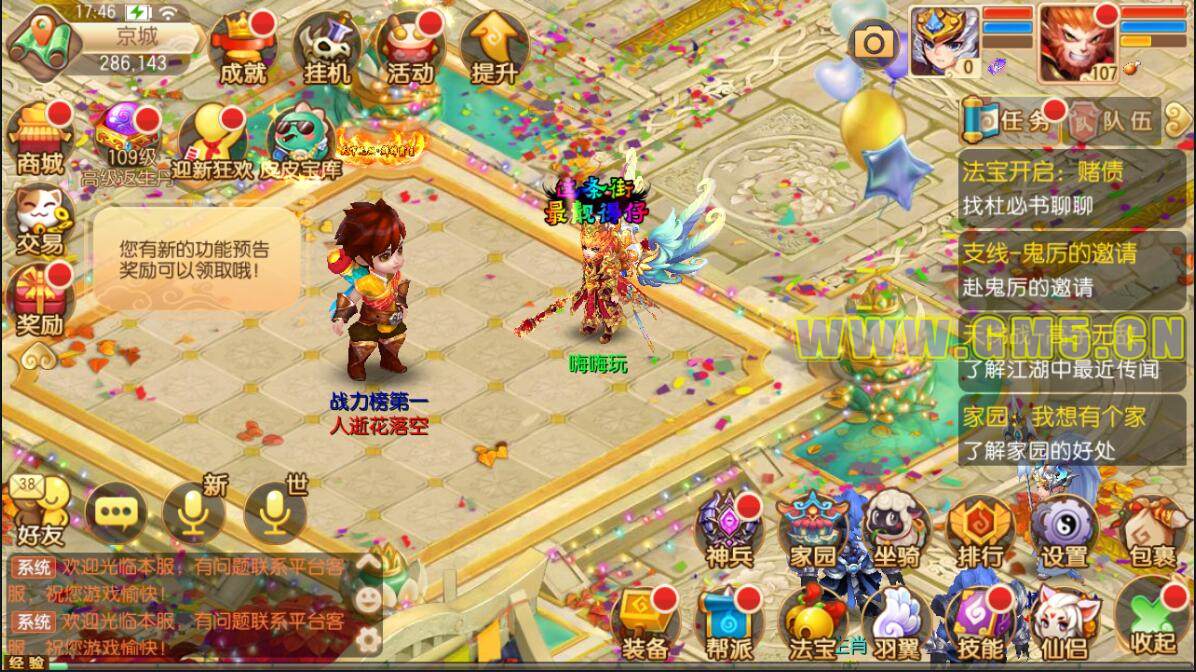Open the 成就 achievements menu
Viewport: 1196px width, 672px height.
tap(242, 48)
